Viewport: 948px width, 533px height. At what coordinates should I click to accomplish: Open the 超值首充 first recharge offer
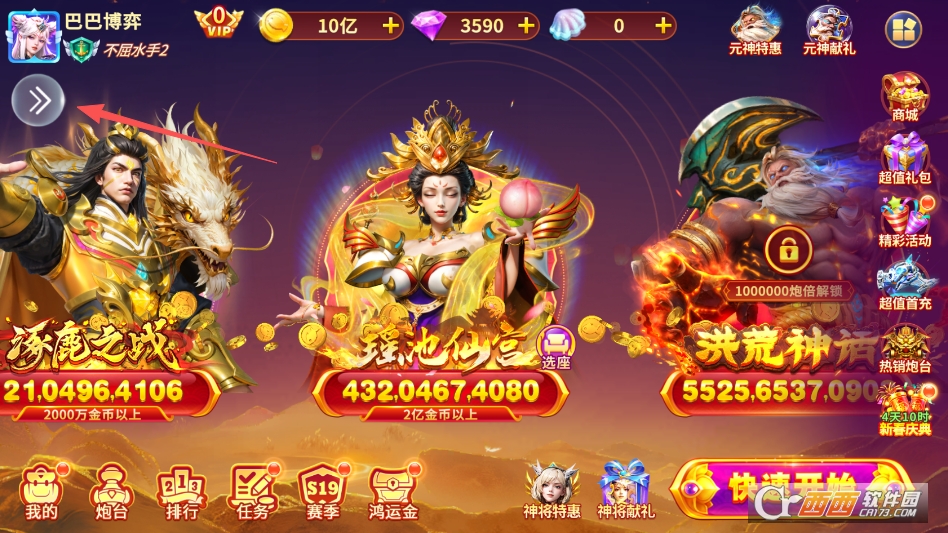coord(904,282)
